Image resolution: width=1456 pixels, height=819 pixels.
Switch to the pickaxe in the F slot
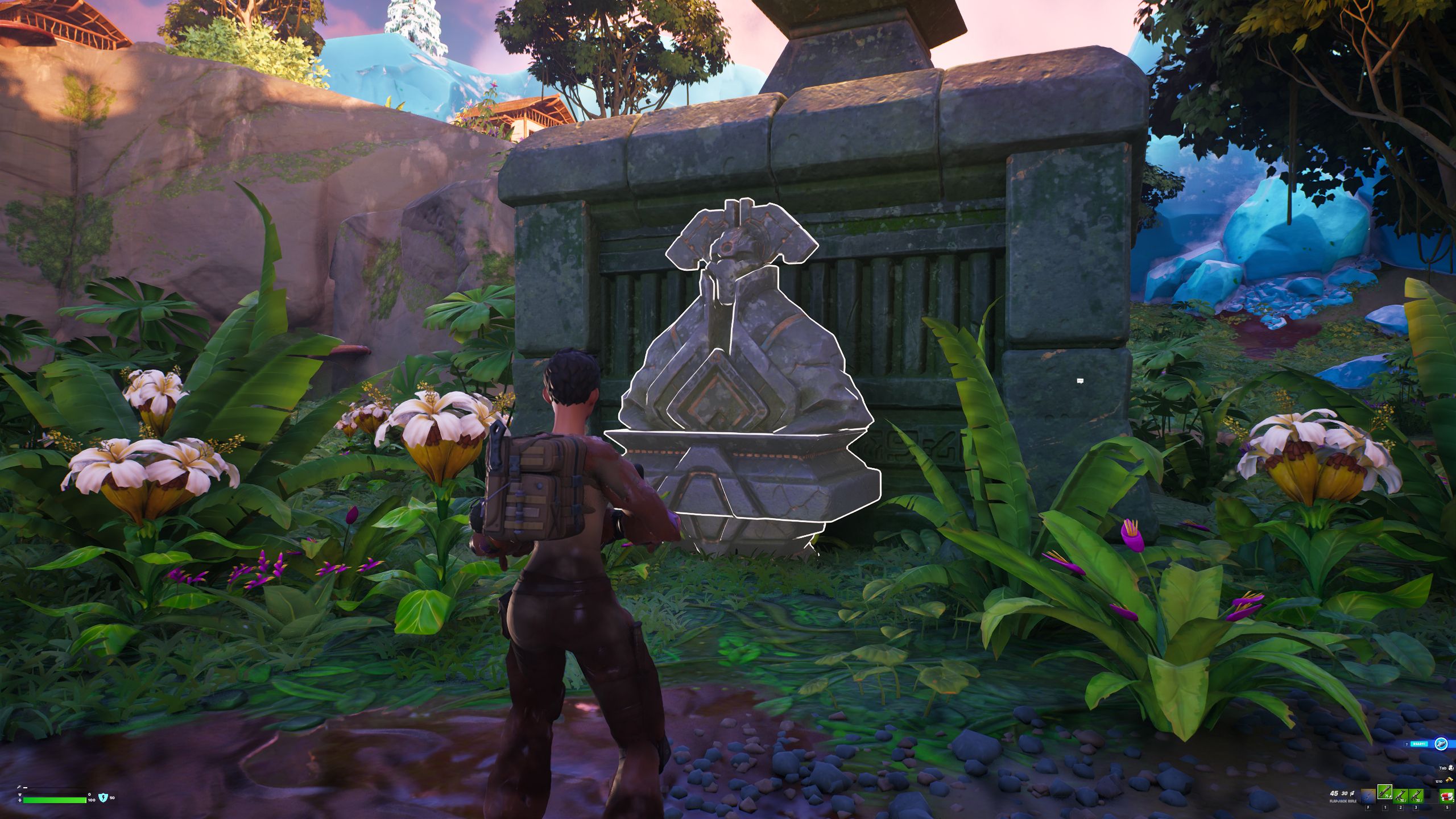pos(1369,796)
